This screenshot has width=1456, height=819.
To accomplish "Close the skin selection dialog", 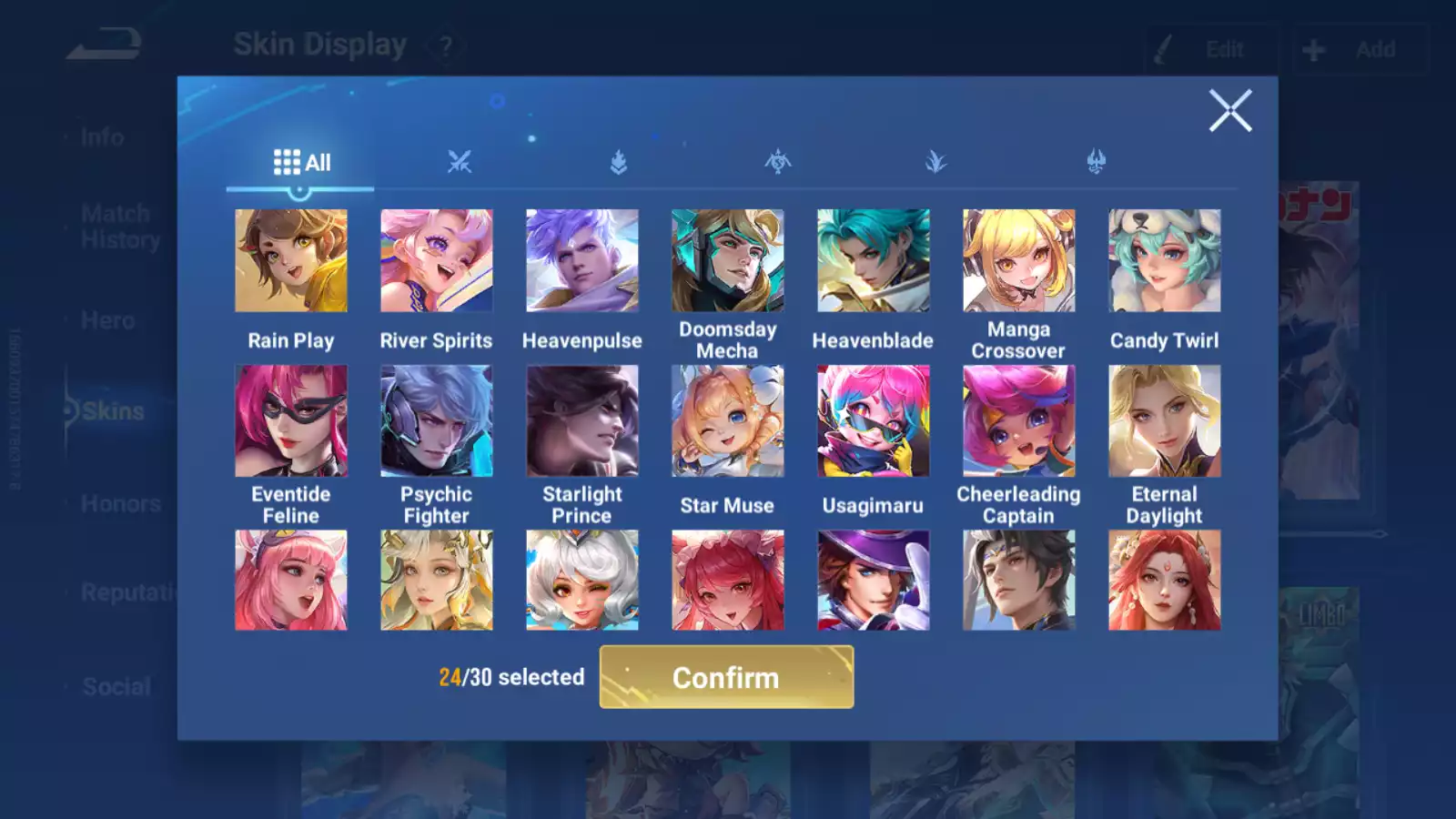I will point(1231,111).
